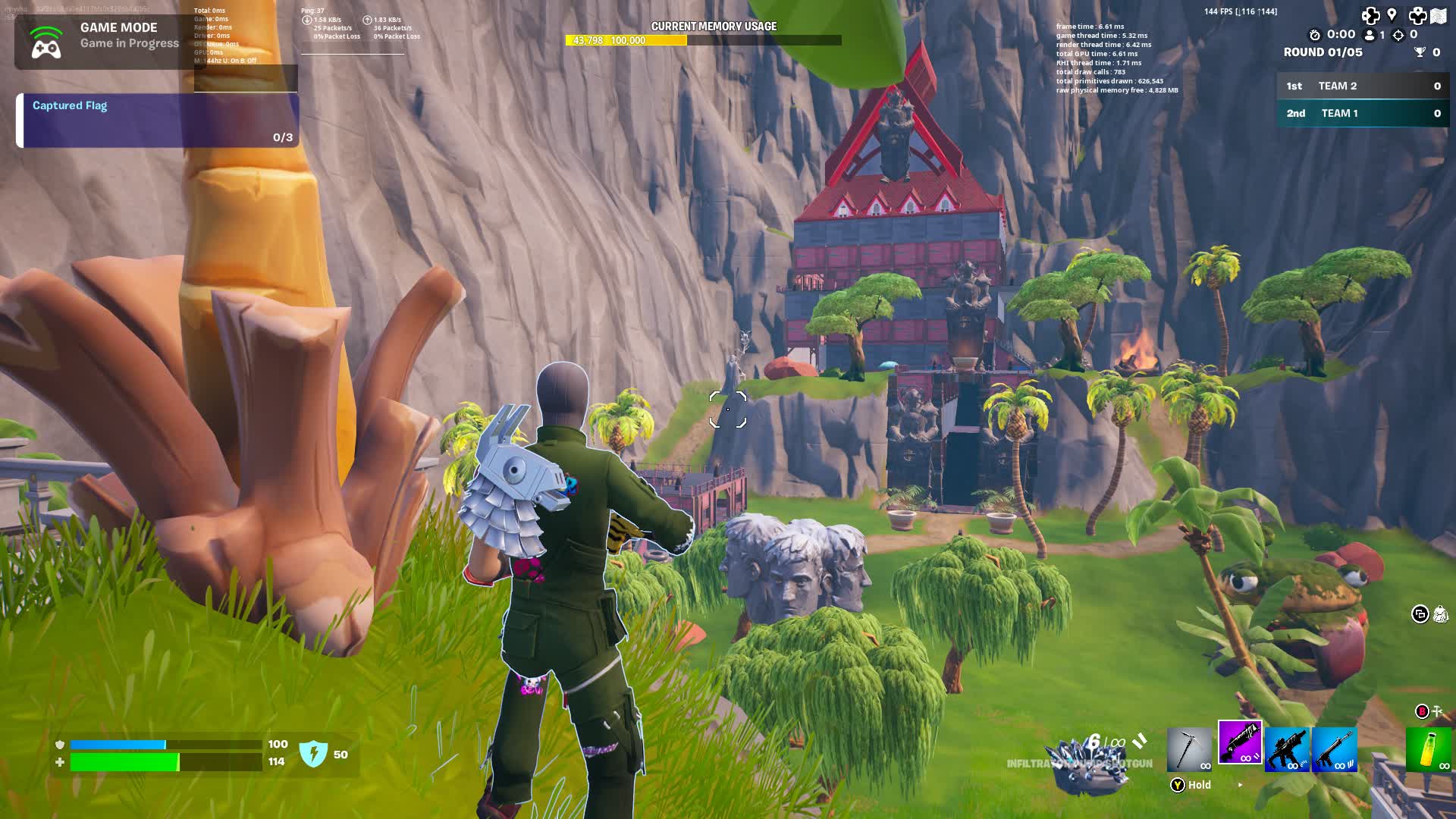
Task: Click the player count icon showing 1
Action: pyautogui.click(x=1369, y=35)
